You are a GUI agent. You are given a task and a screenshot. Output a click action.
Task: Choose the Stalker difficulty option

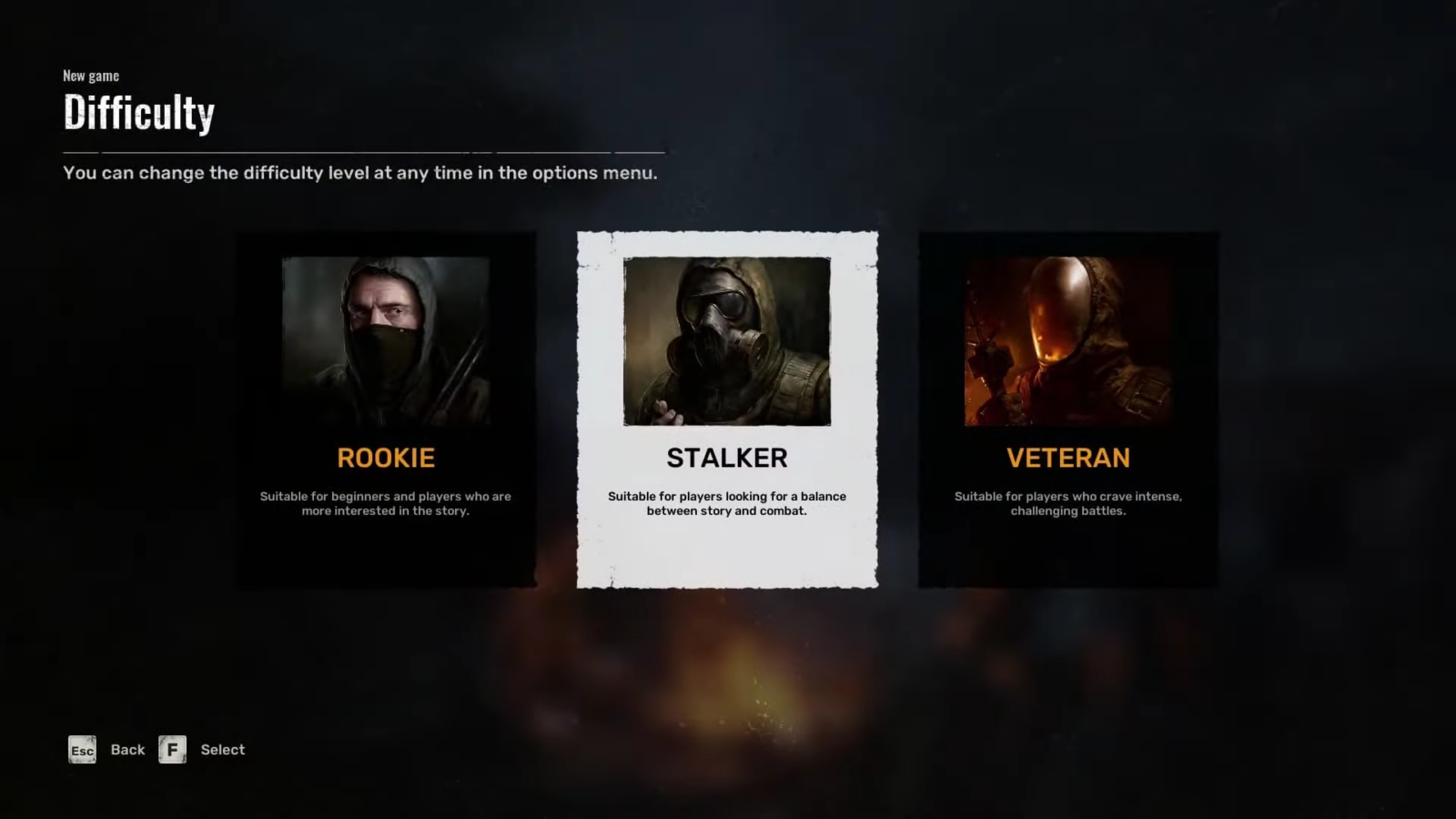coord(727,409)
